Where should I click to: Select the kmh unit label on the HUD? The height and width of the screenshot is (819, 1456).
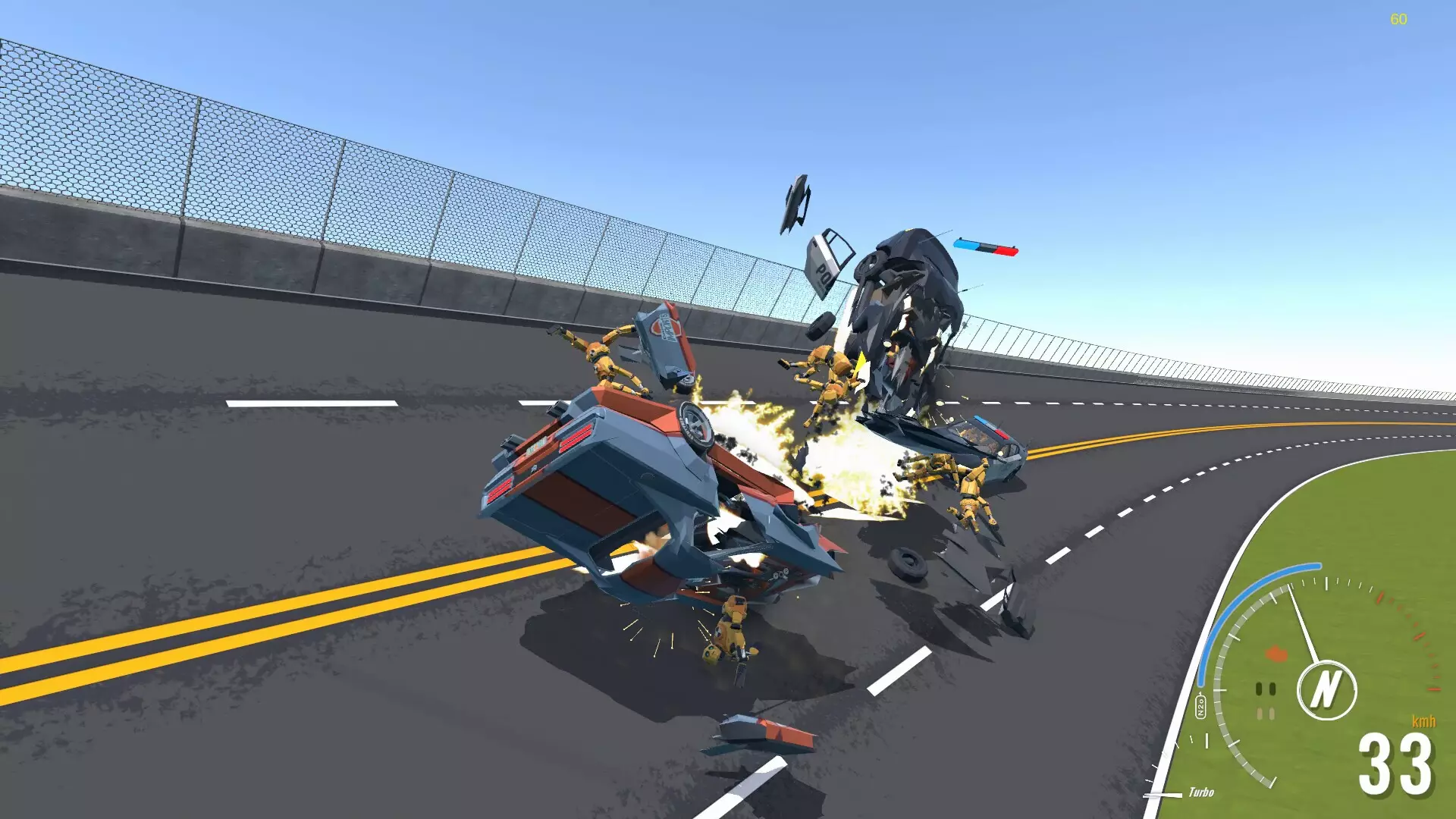[x=1424, y=720]
